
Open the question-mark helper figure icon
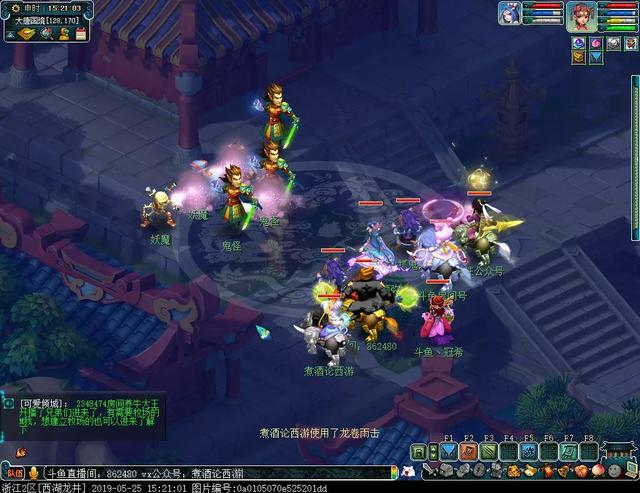pyautogui.click(x=64, y=33)
